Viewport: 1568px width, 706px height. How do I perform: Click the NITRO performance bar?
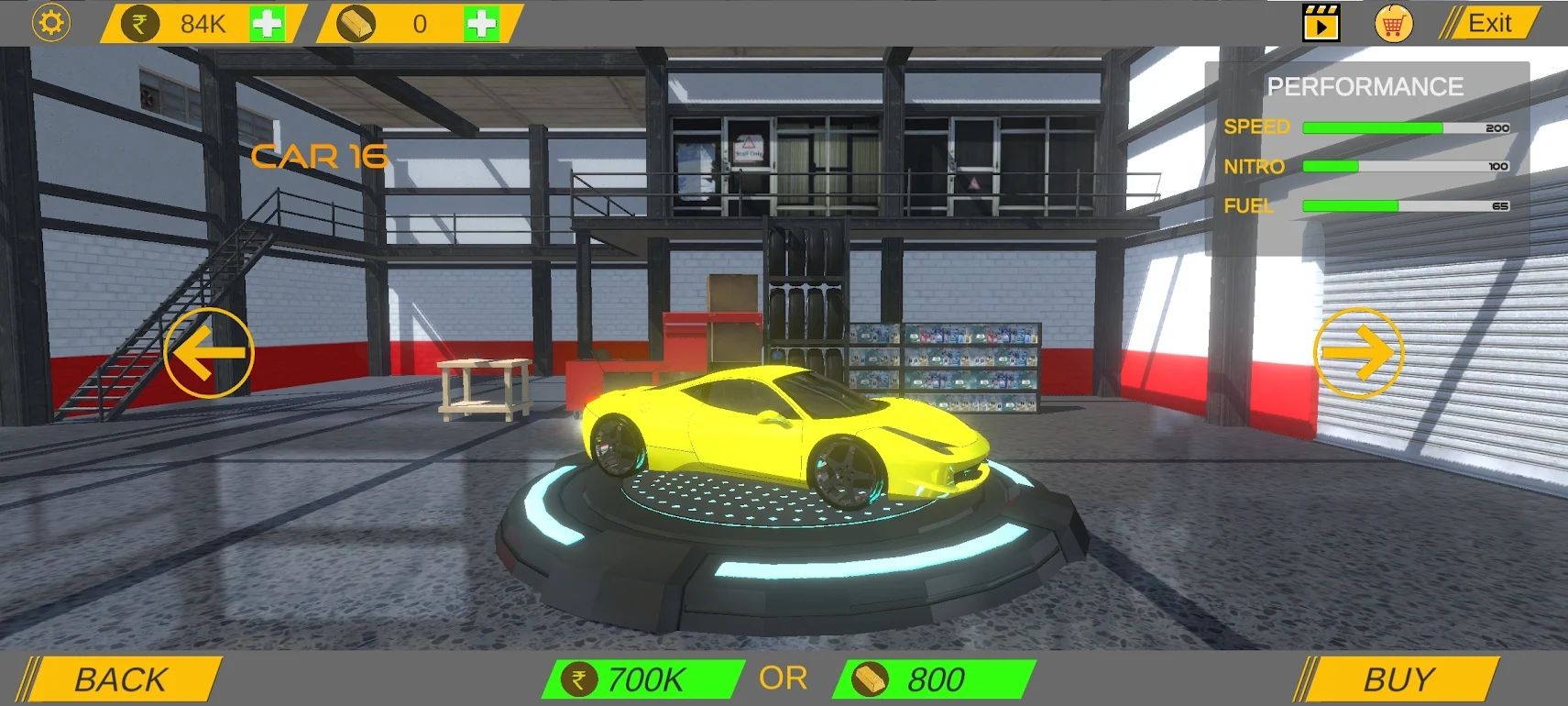[x=1406, y=167]
